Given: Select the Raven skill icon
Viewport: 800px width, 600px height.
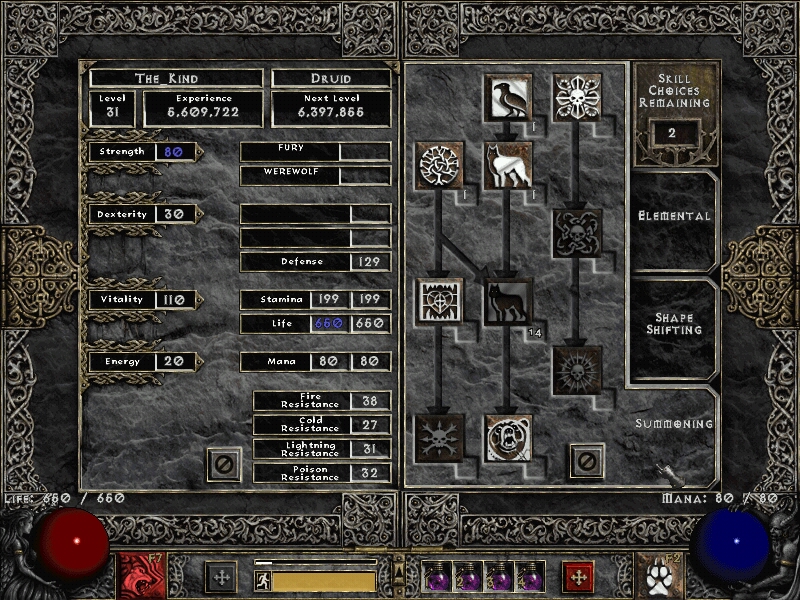Looking at the screenshot, I should (x=508, y=95).
